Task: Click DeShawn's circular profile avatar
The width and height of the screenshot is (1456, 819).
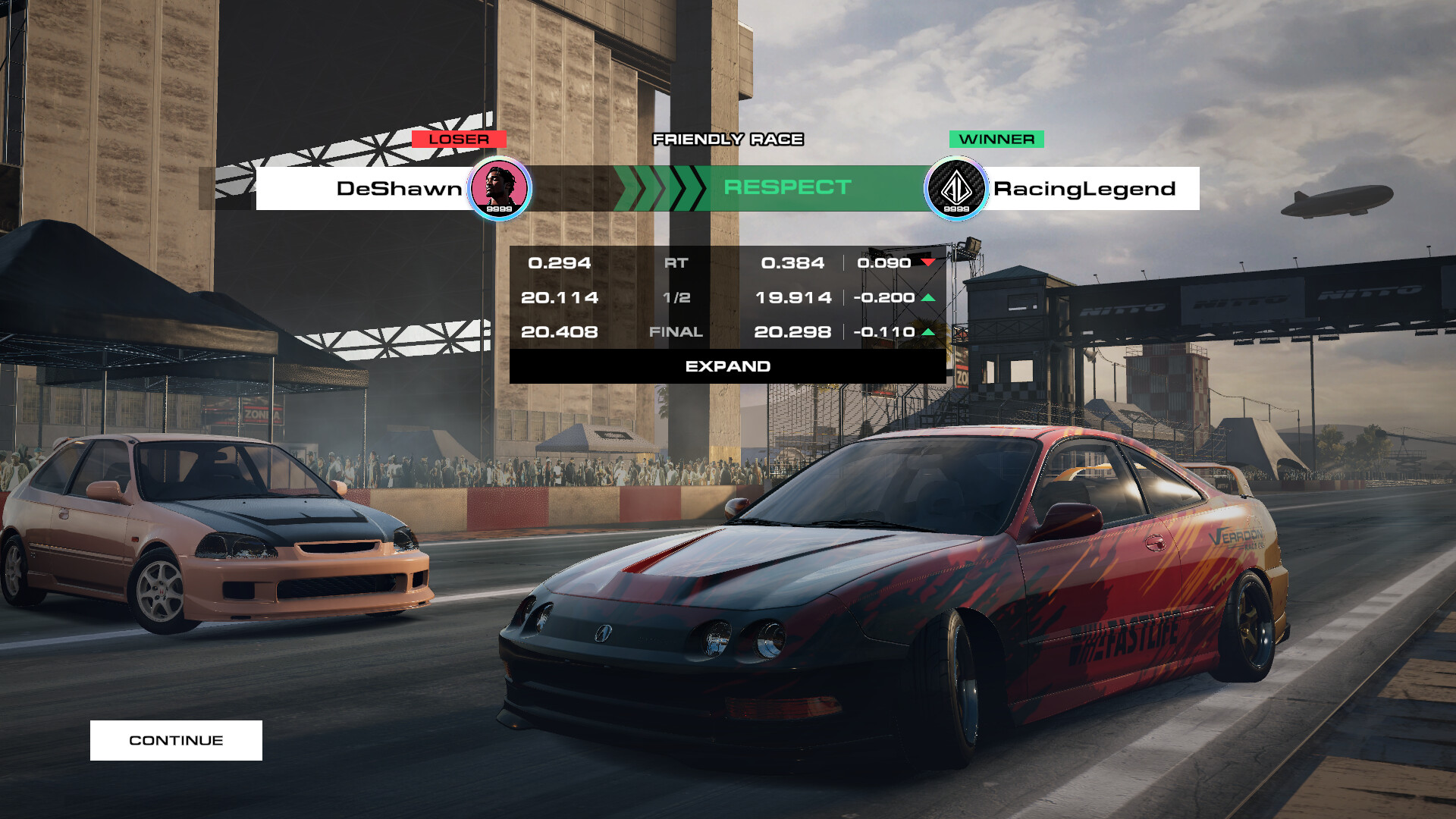Action: [x=500, y=187]
